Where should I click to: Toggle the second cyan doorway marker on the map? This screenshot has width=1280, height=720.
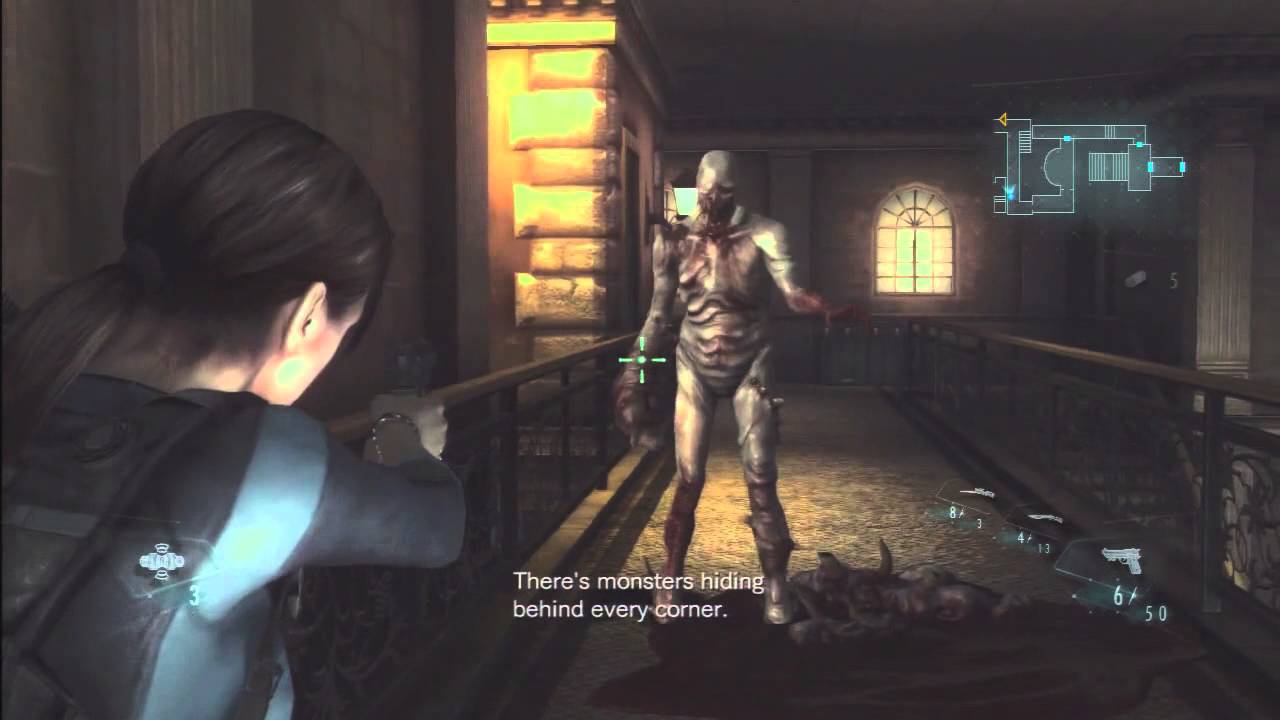tap(1140, 144)
